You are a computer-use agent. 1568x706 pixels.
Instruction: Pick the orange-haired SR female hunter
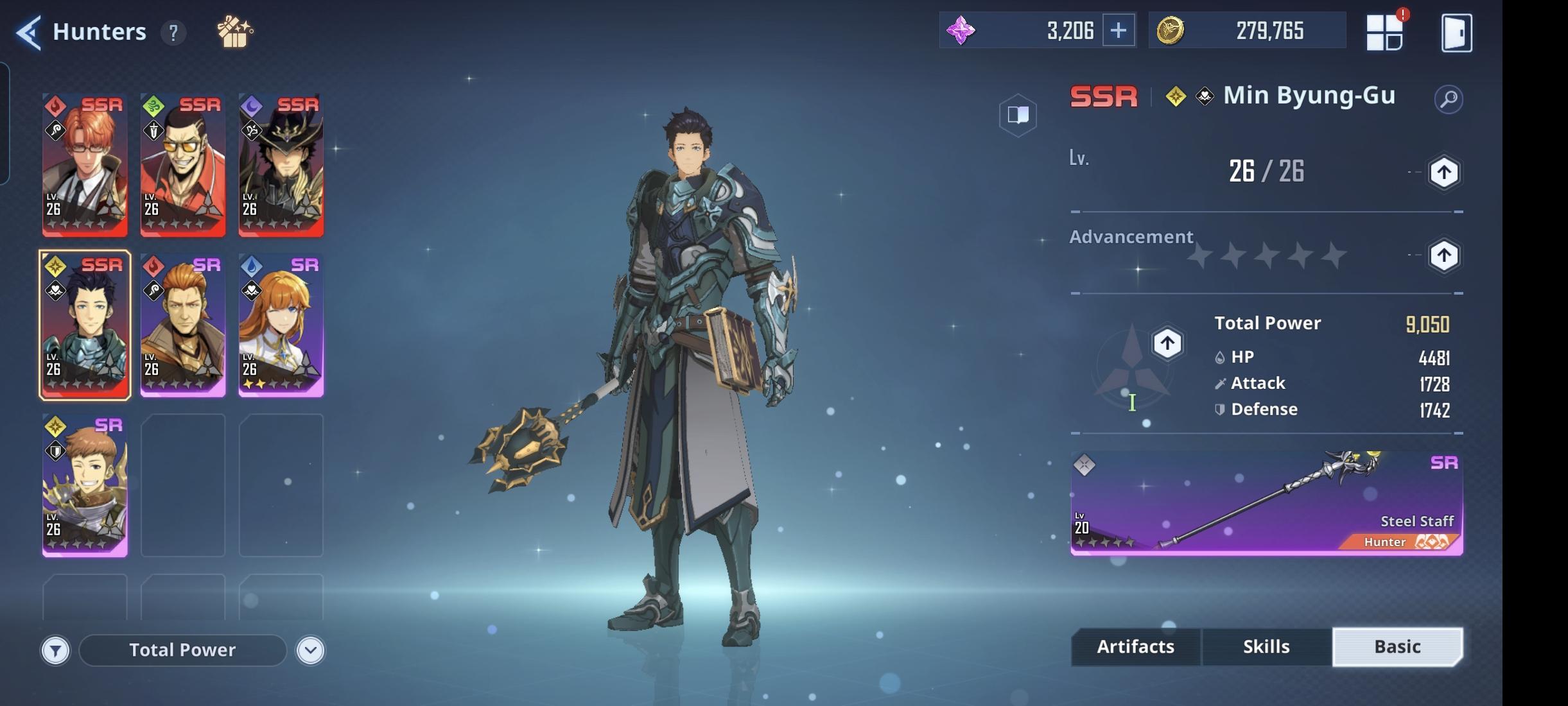[281, 325]
